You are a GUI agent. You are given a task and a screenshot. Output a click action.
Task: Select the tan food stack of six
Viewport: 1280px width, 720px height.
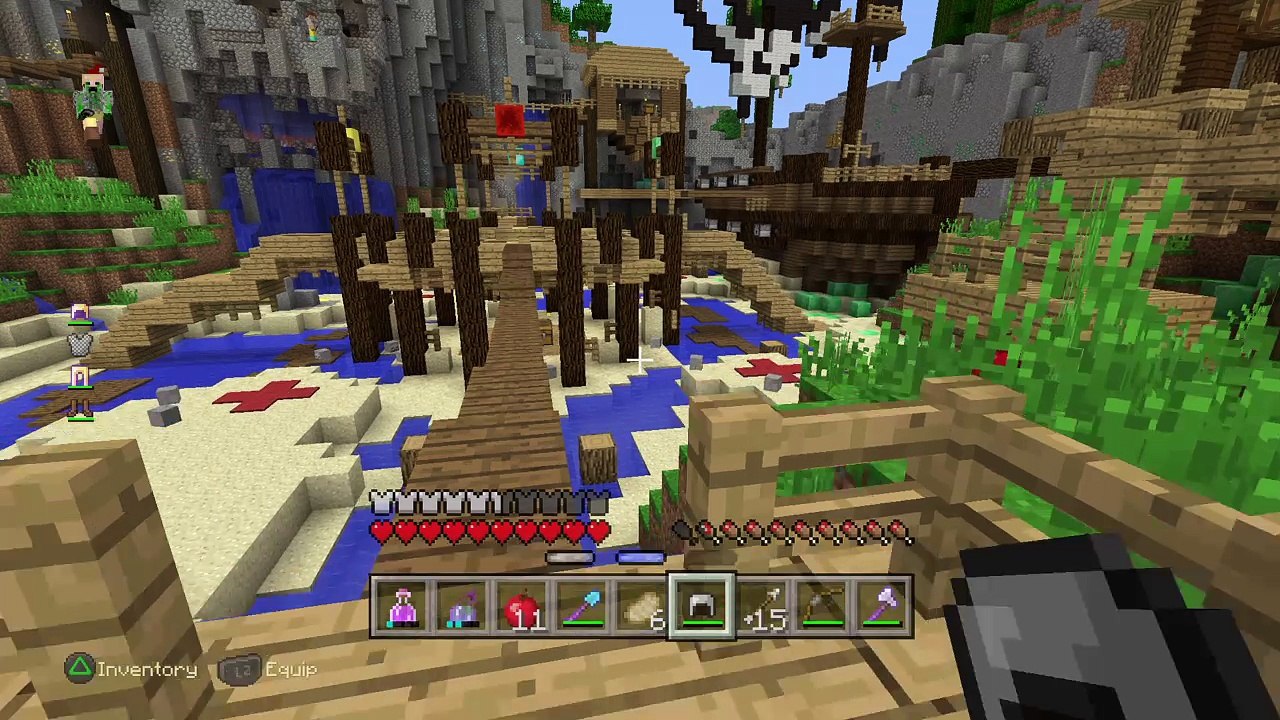[642, 607]
